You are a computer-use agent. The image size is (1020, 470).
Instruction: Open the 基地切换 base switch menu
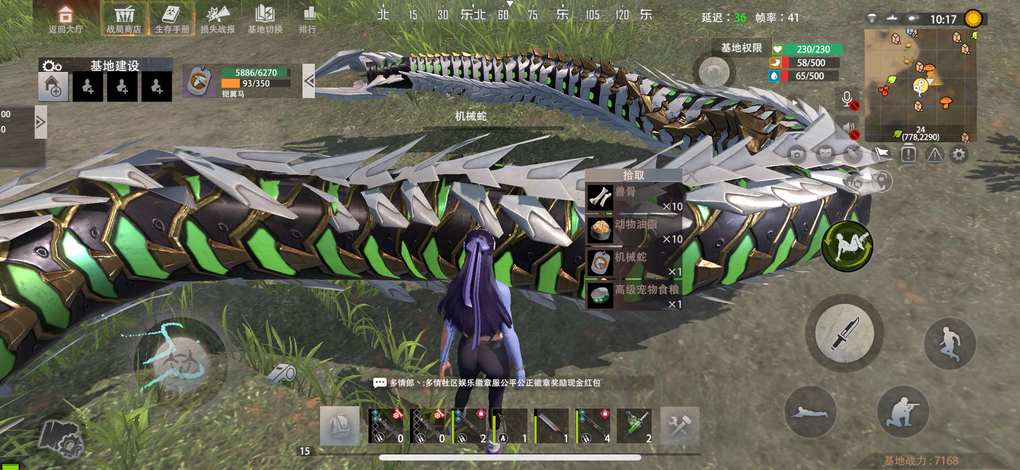coord(264,18)
